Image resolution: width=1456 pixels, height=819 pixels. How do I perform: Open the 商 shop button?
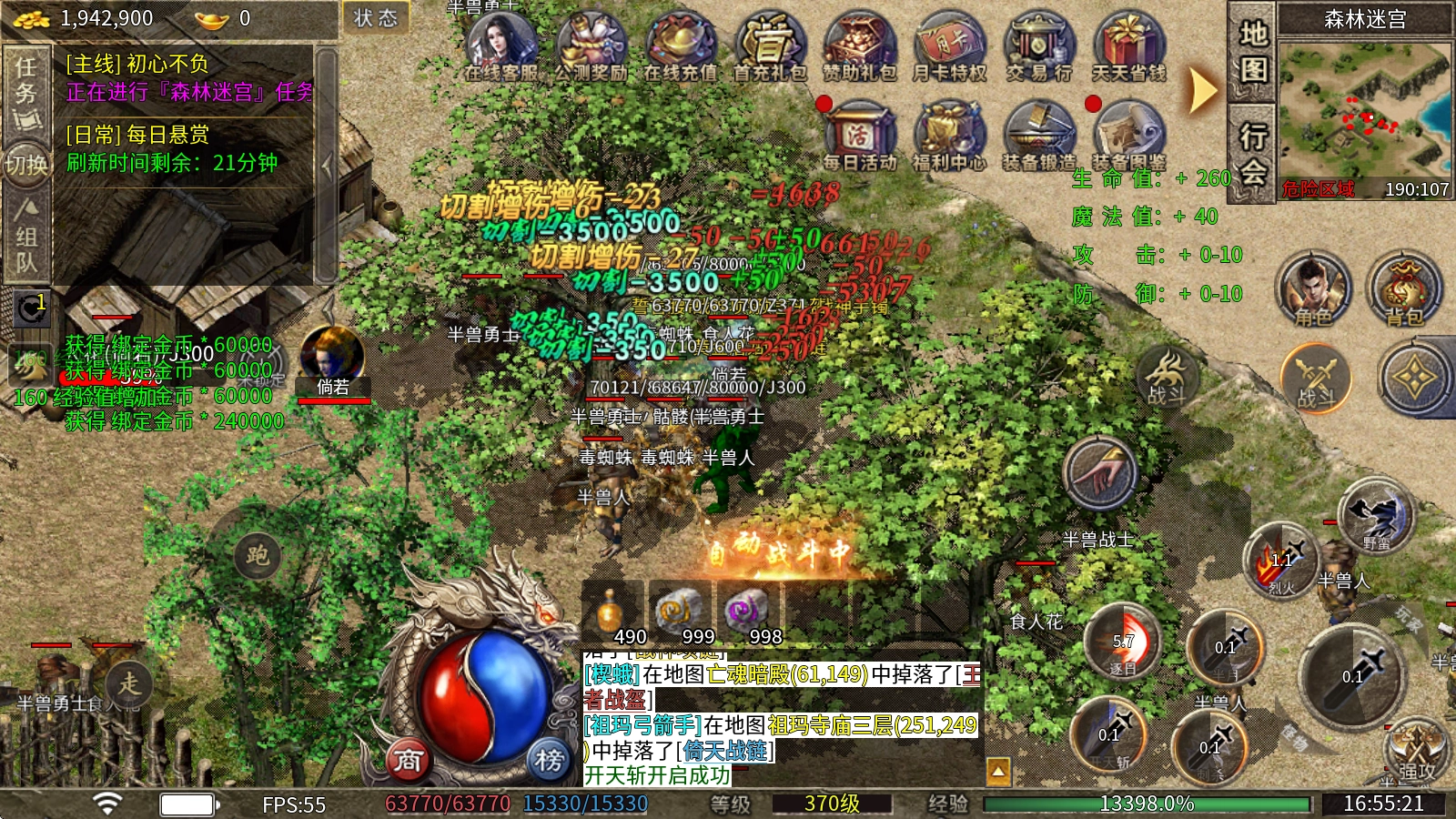[x=409, y=759]
